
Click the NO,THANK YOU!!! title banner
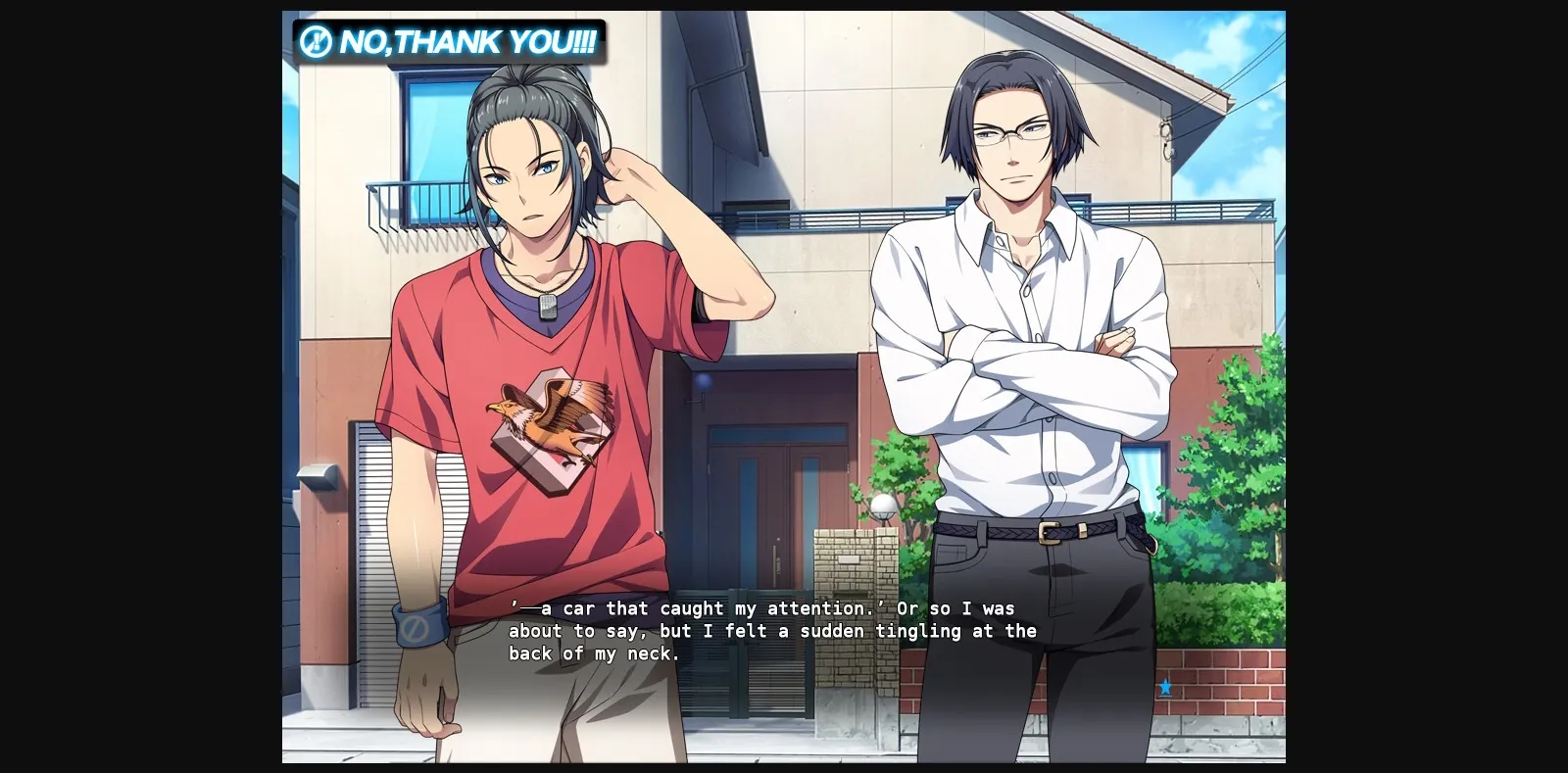451,42
